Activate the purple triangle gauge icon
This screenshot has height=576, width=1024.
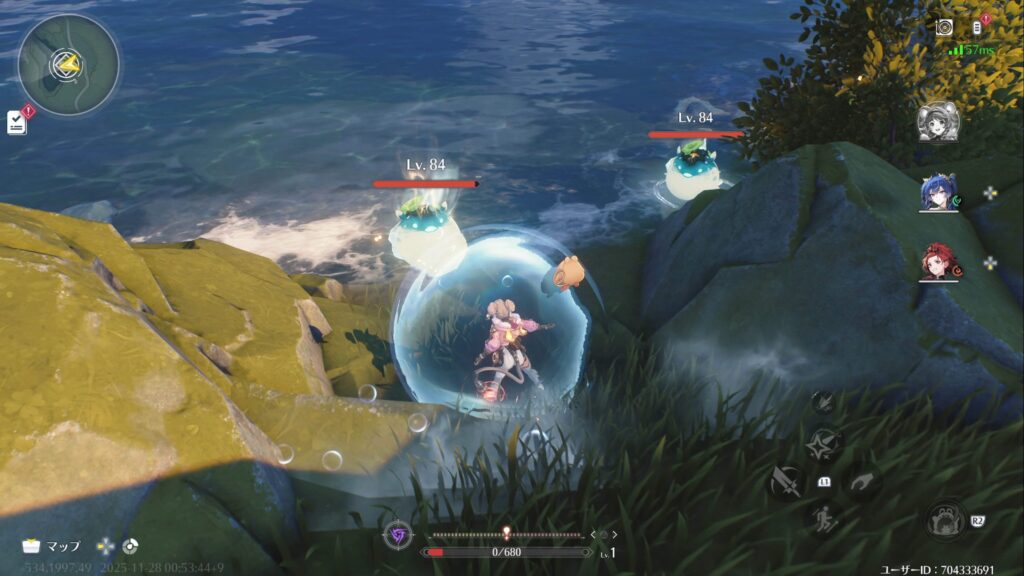[x=398, y=534]
